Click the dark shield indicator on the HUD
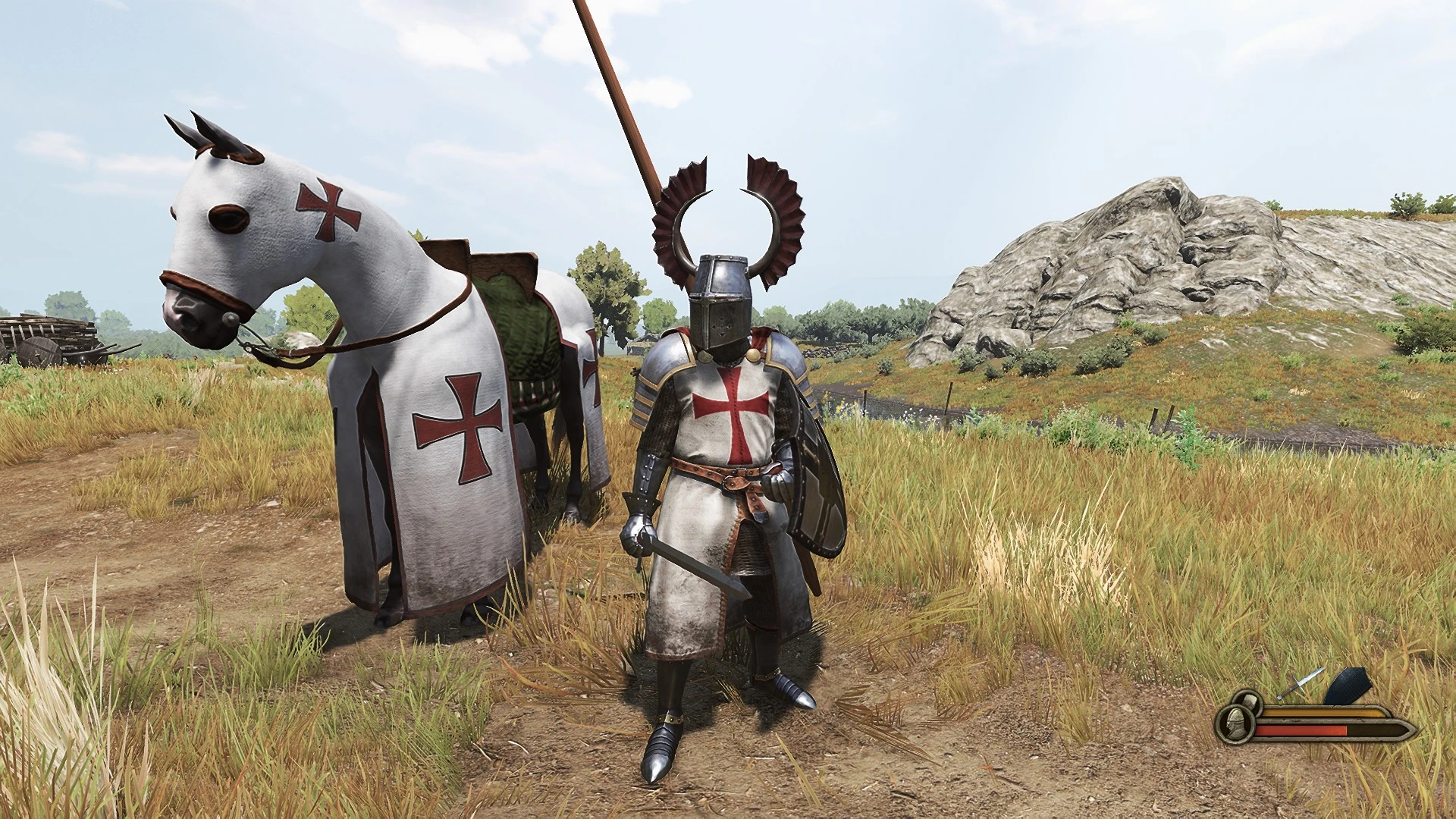Viewport: 1456px width, 819px height. click(1348, 685)
